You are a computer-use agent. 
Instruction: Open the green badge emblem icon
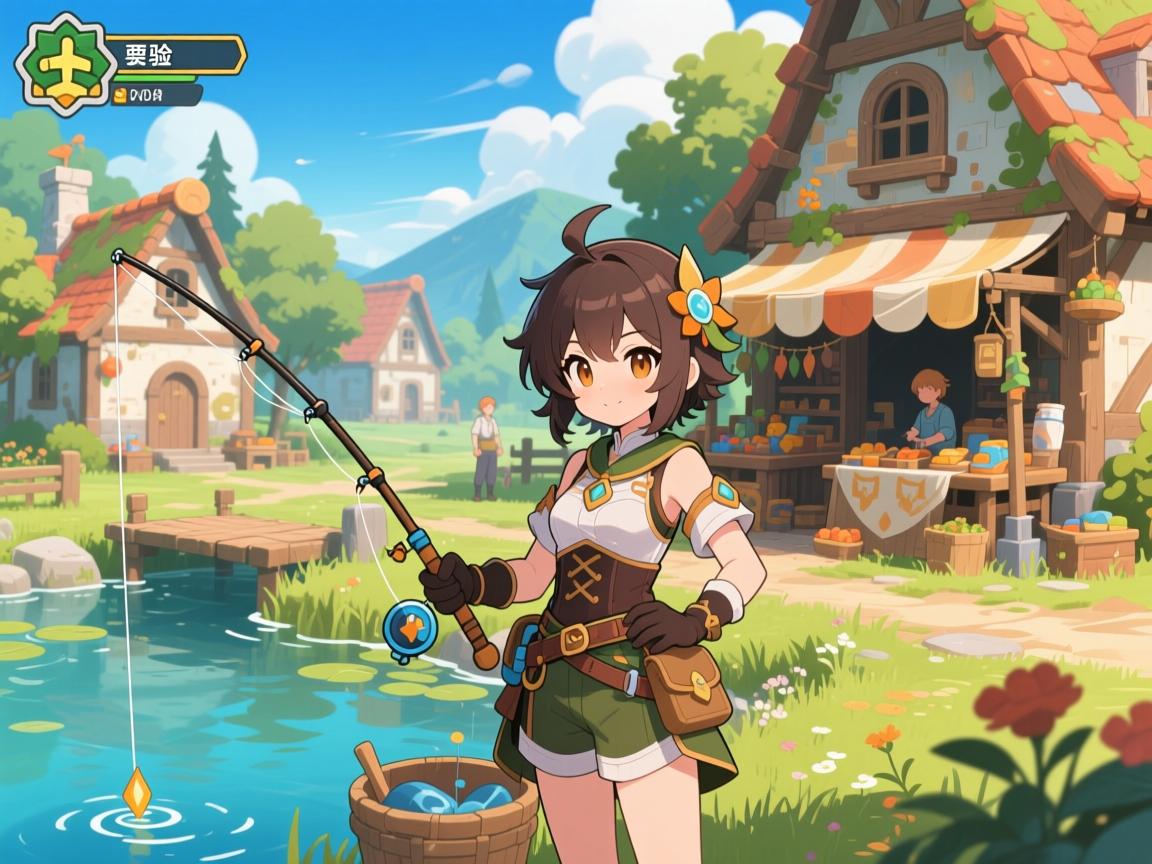tap(63, 64)
